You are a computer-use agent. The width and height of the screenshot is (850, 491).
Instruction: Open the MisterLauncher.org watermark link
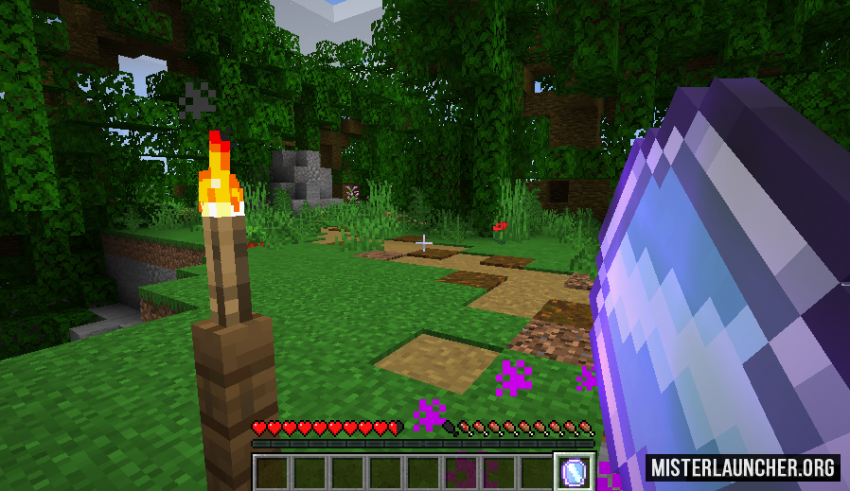(741, 467)
